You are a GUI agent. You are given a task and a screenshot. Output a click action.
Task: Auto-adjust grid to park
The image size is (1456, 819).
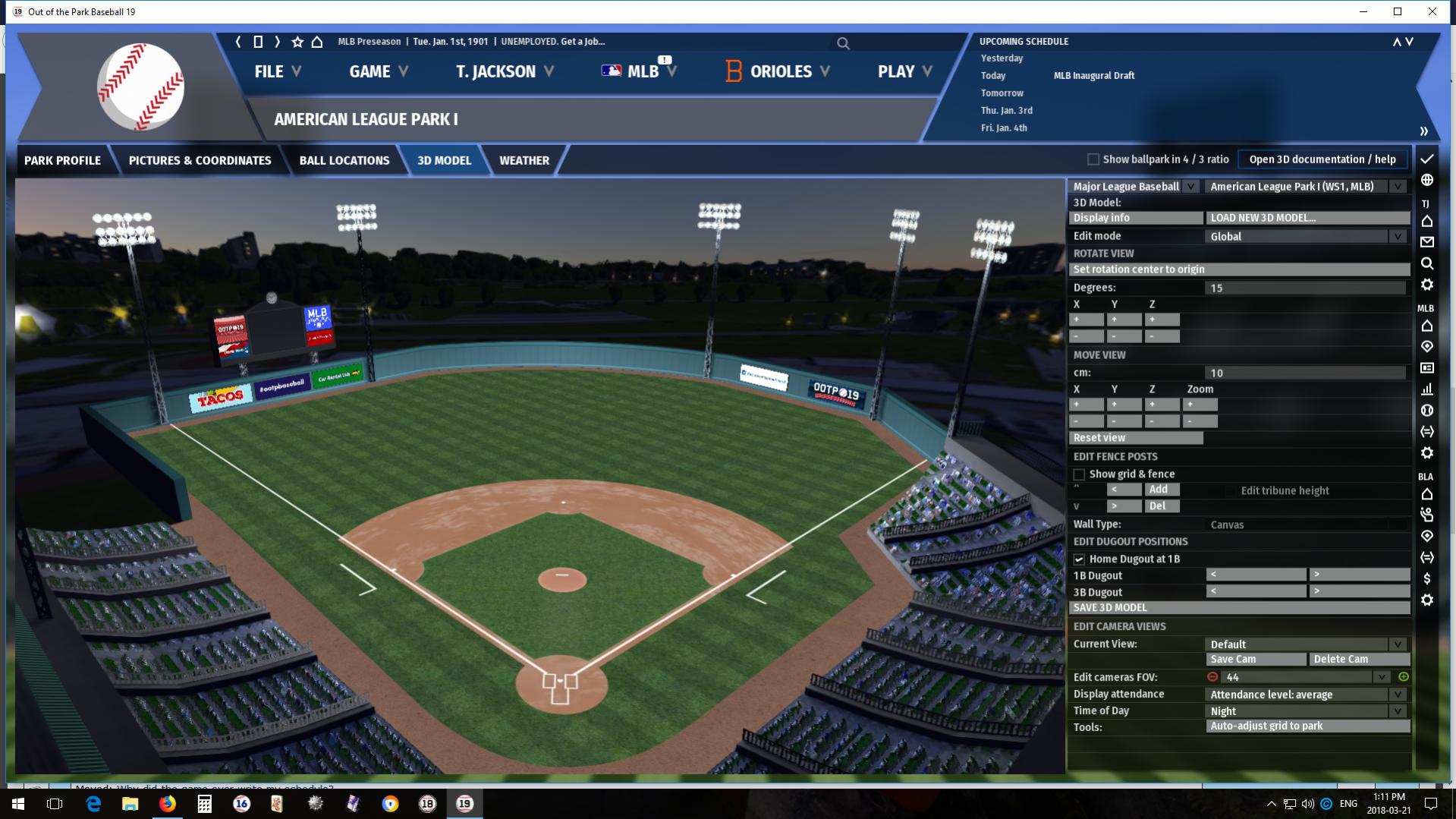(1307, 726)
